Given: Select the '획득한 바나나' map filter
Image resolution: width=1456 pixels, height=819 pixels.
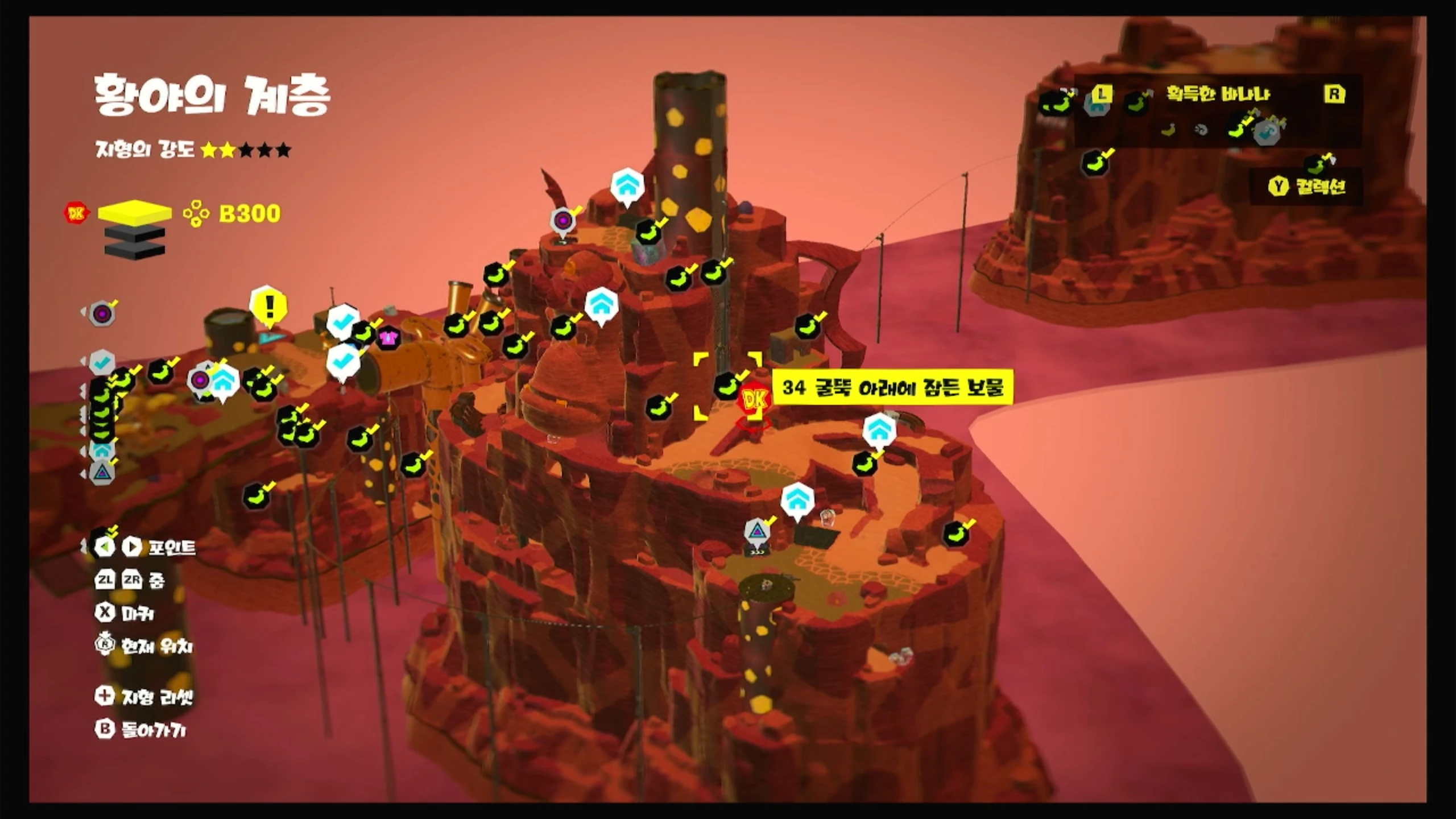Looking at the screenshot, I should tap(1218, 94).
